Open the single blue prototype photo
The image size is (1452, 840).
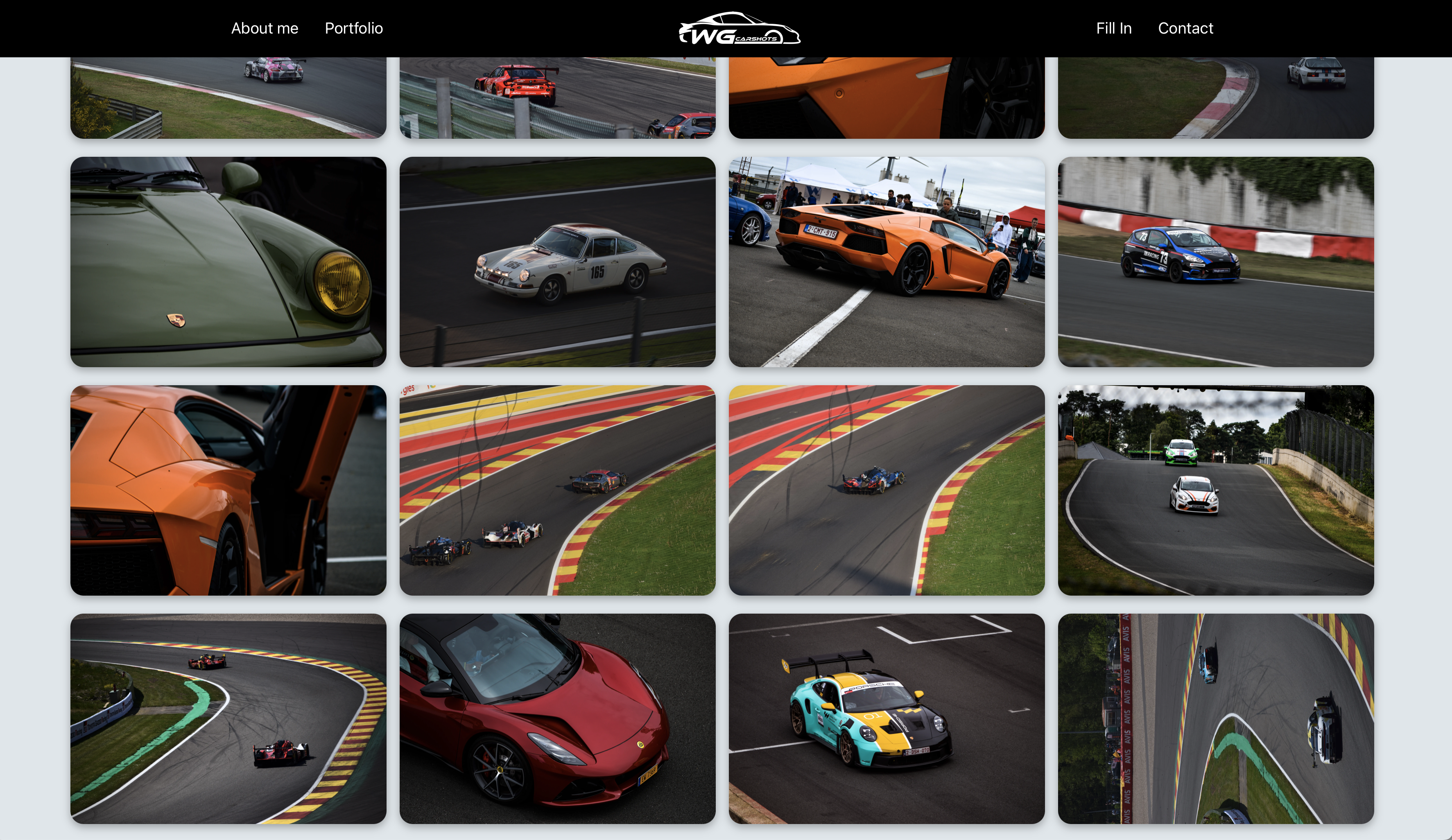[886, 490]
